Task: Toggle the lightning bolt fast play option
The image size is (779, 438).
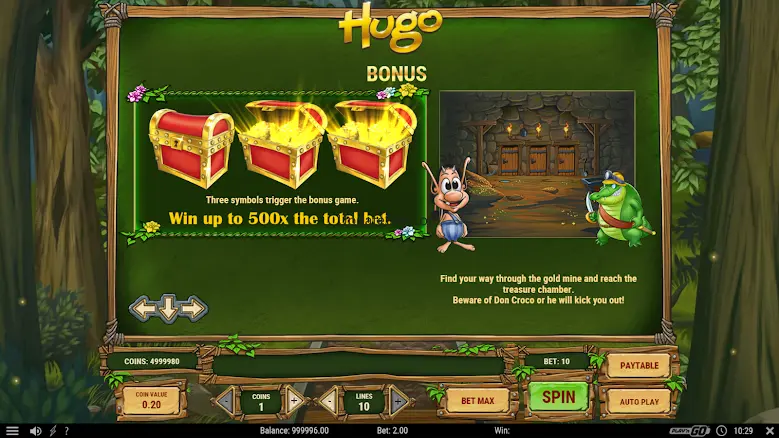Action: 53,431
